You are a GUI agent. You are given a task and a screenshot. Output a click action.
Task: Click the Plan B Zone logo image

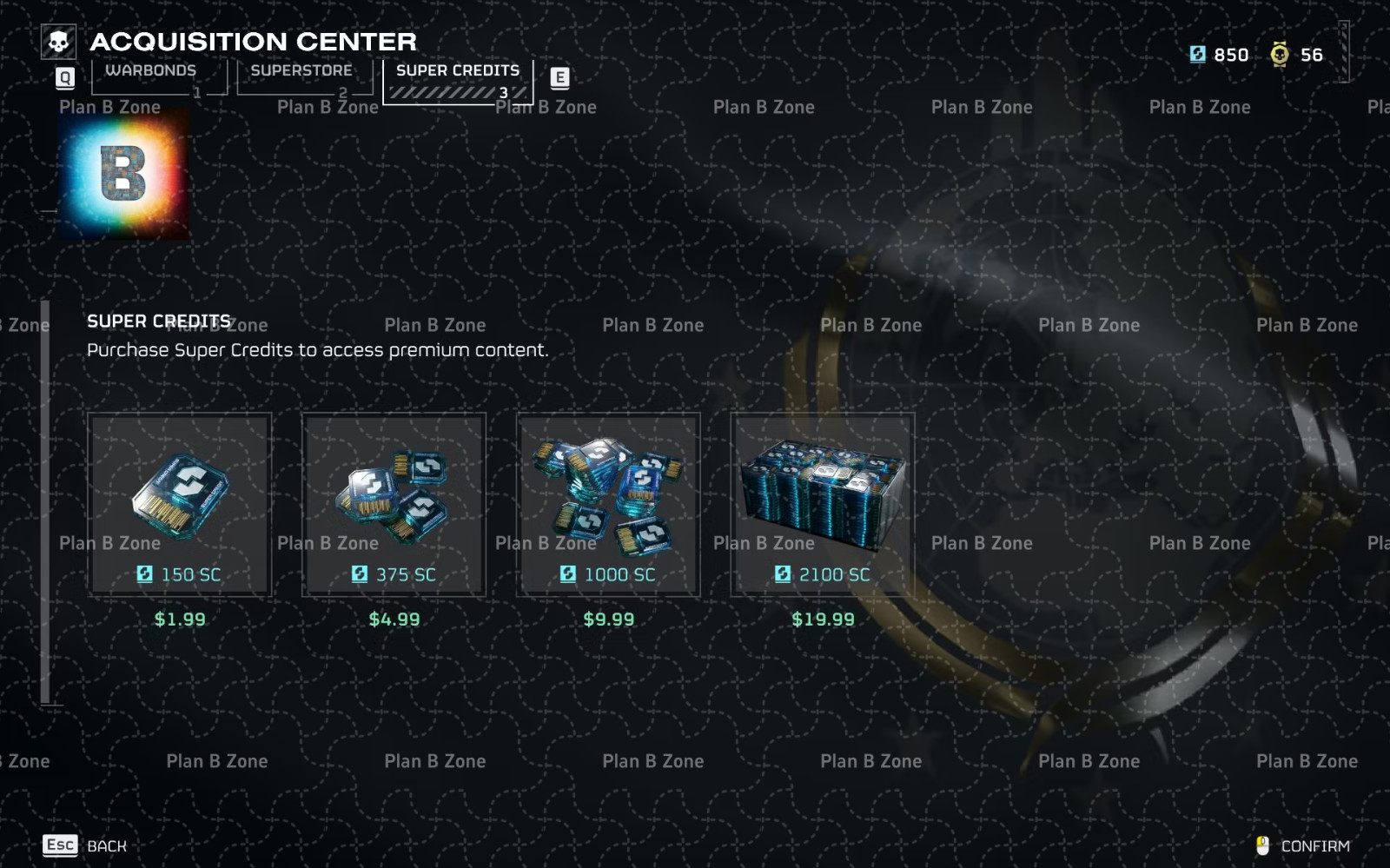tap(122, 170)
